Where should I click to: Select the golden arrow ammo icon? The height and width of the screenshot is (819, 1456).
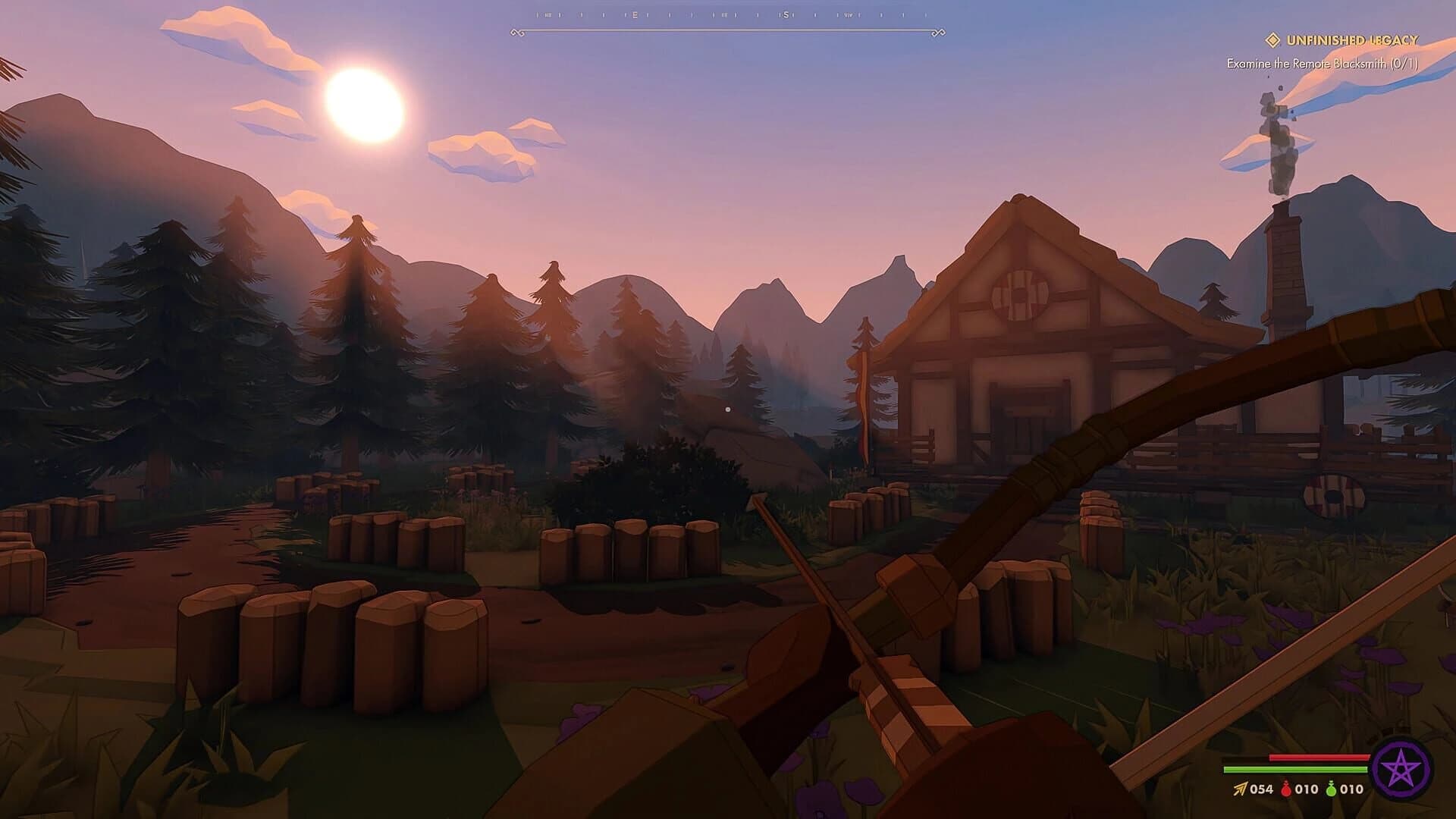(x=1240, y=789)
